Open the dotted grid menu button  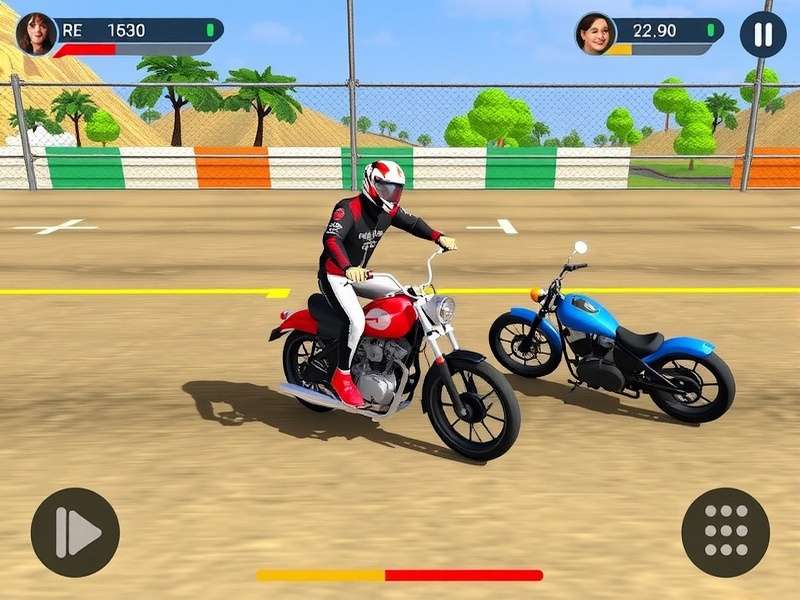pos(726,532)
